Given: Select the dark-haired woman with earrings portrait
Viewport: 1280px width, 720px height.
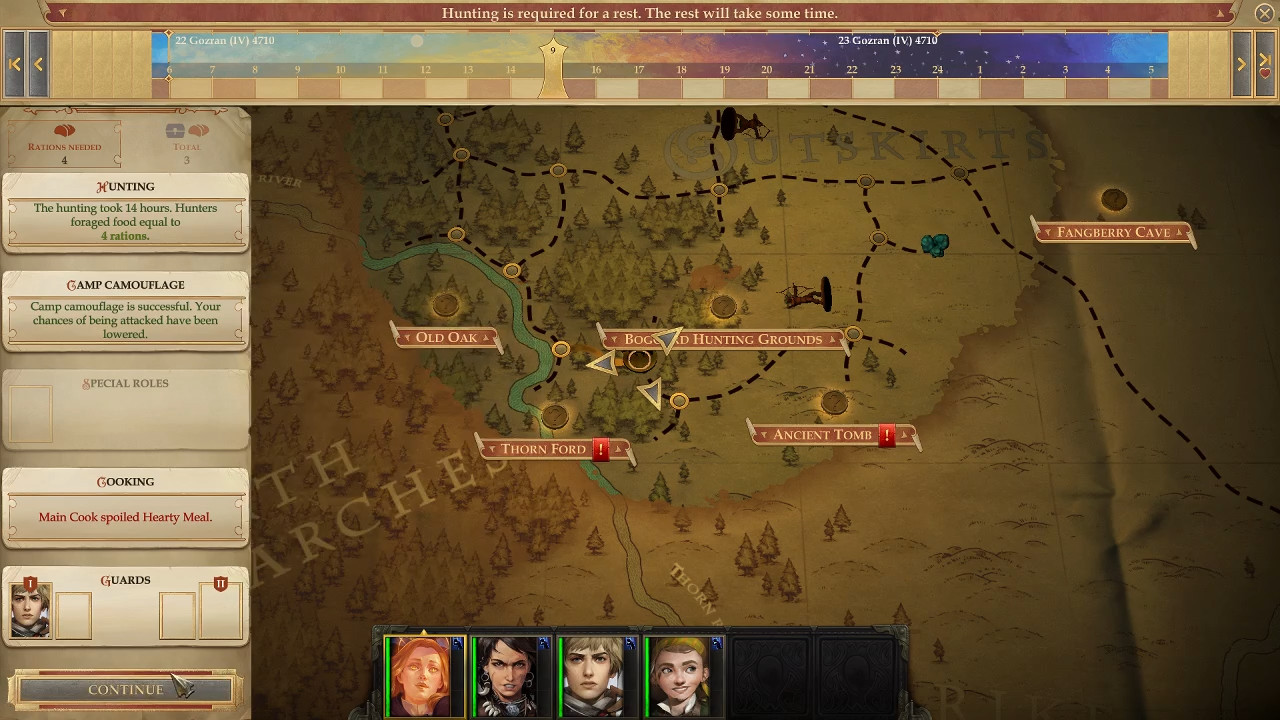Looking at the screenshot, I should pyautogui.click(x=510, y=676).
